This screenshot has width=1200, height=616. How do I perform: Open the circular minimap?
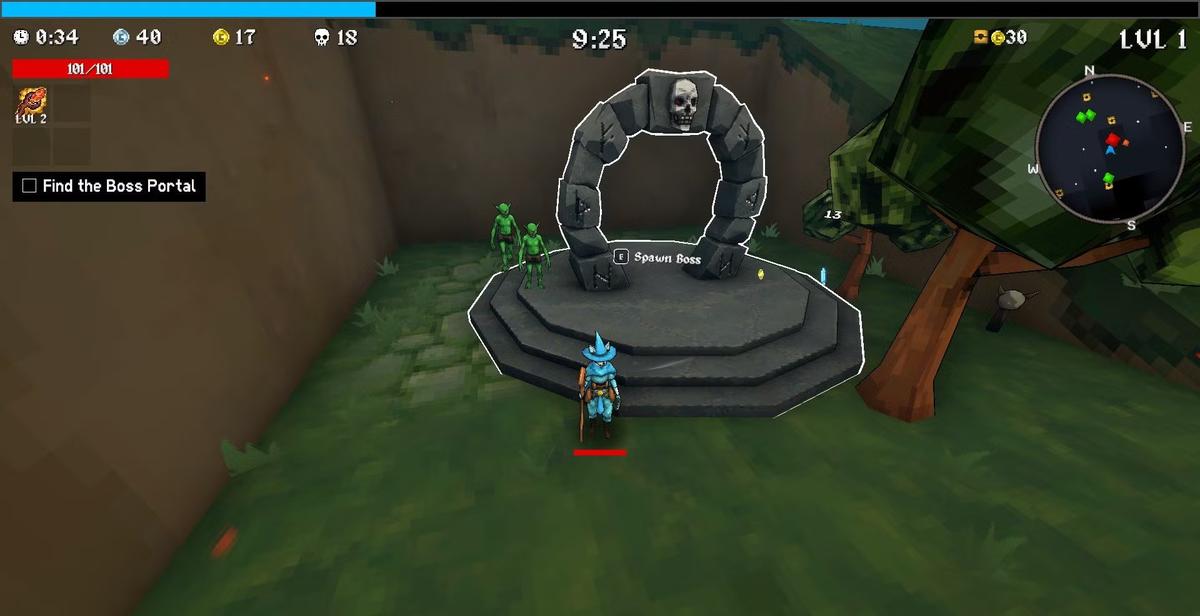tap(1109, 149)
